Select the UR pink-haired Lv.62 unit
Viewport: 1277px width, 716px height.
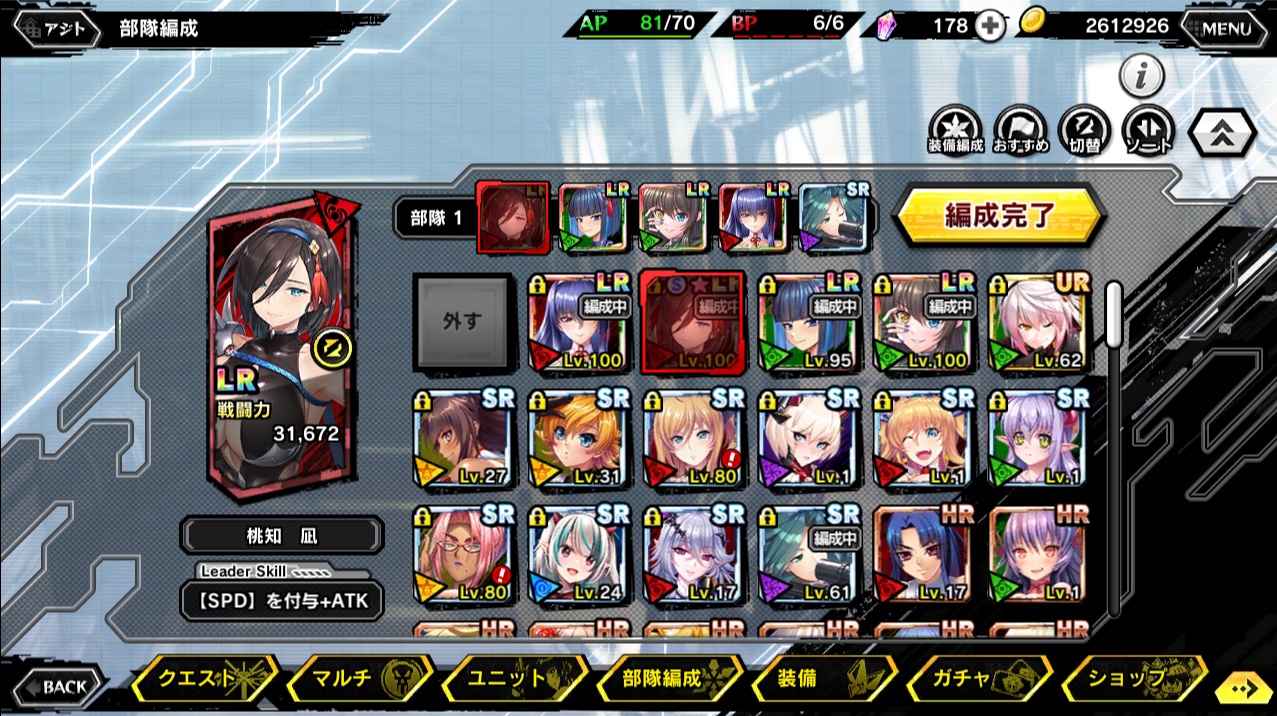(1039, 322)
